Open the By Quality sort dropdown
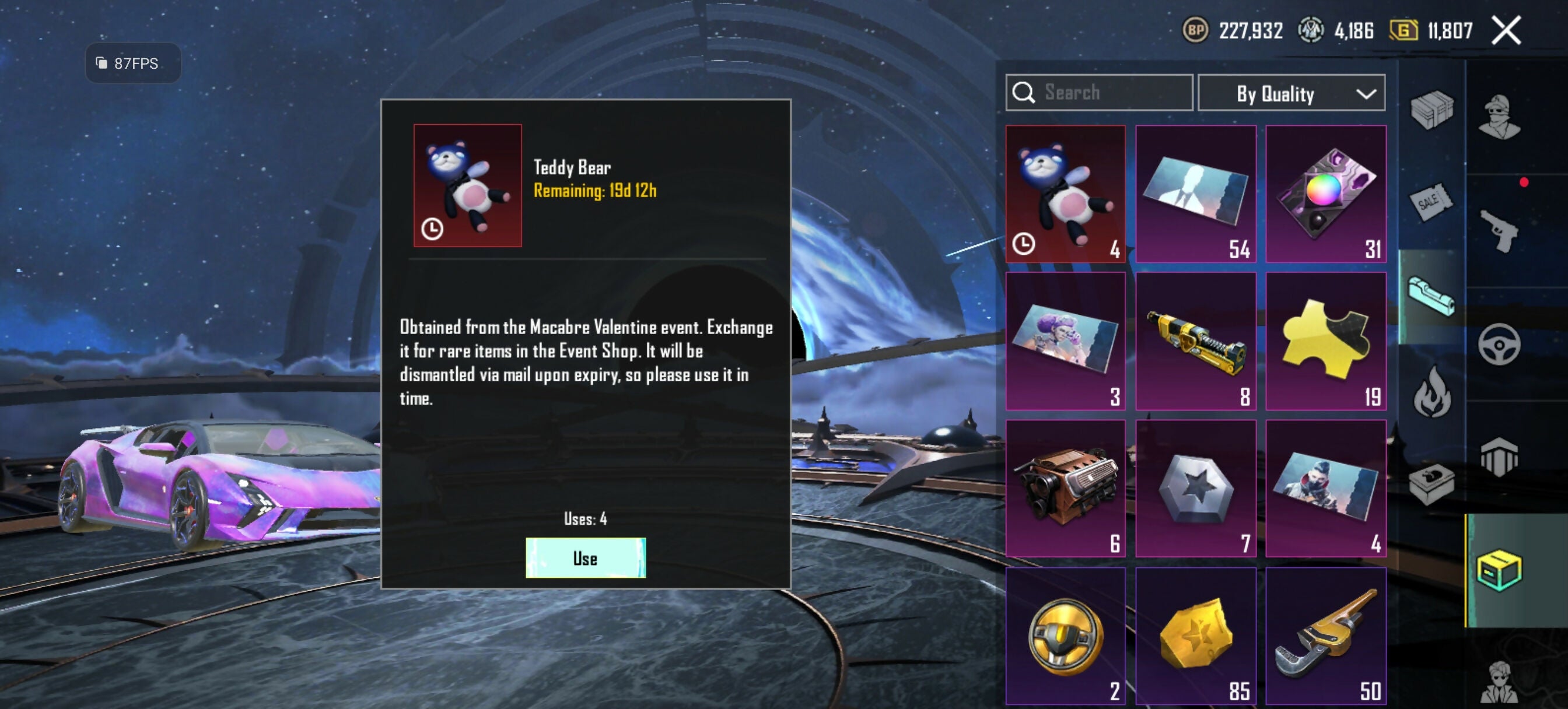The image size is (1568, 709). [x=1291, y=93]
